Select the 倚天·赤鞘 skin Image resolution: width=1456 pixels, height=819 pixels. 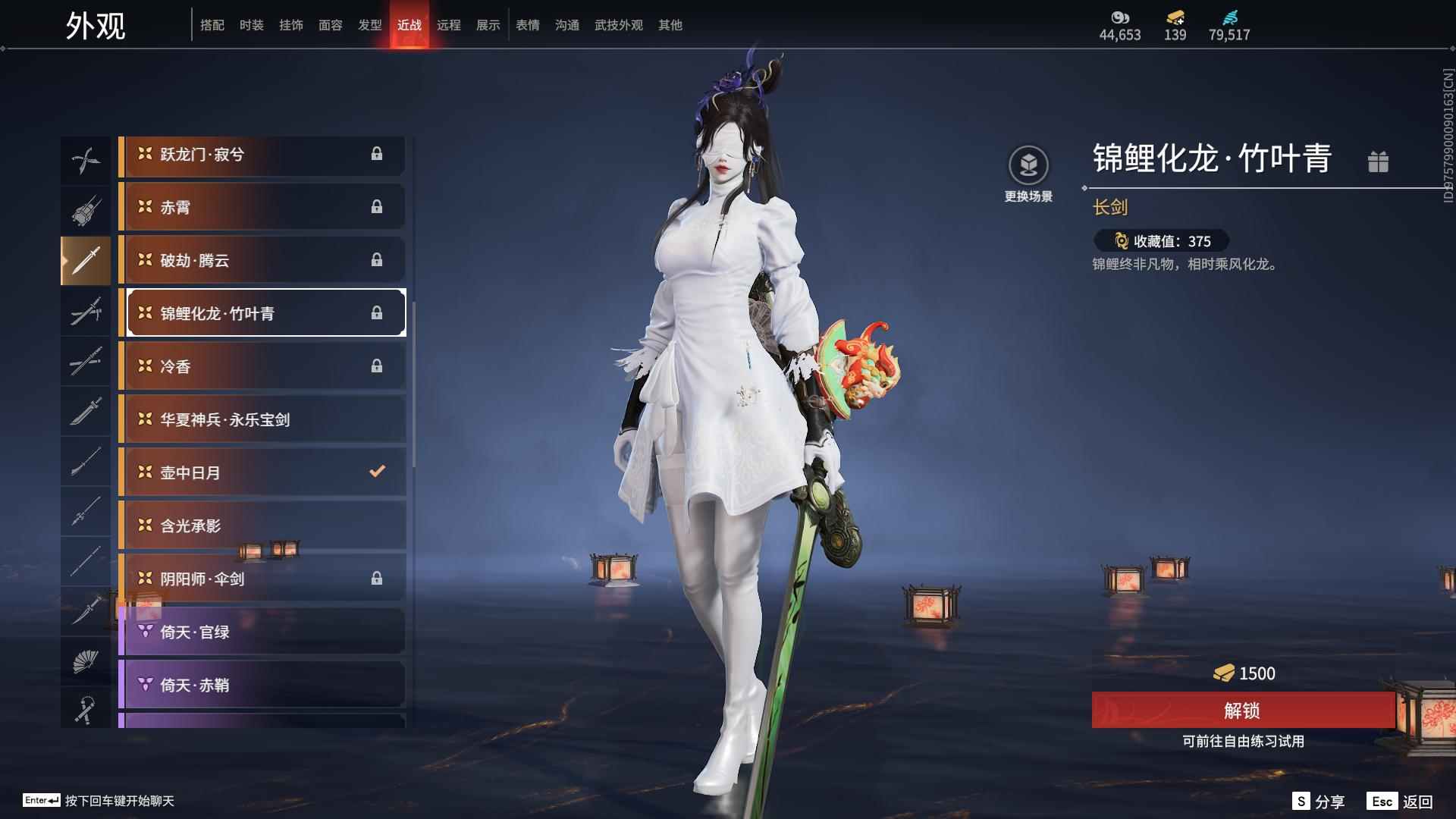262,685
